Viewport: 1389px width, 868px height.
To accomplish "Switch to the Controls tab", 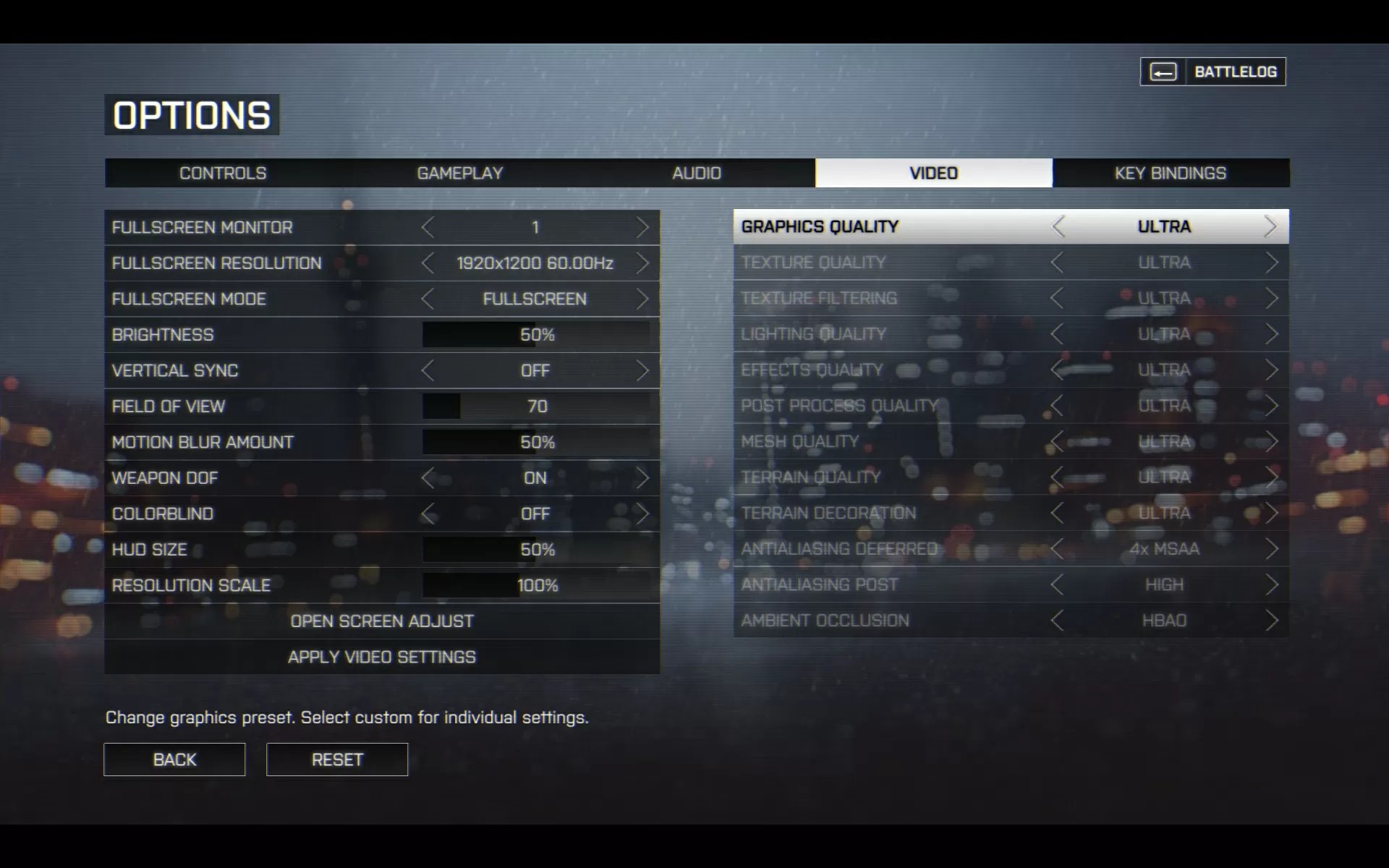I will [221, 173].
